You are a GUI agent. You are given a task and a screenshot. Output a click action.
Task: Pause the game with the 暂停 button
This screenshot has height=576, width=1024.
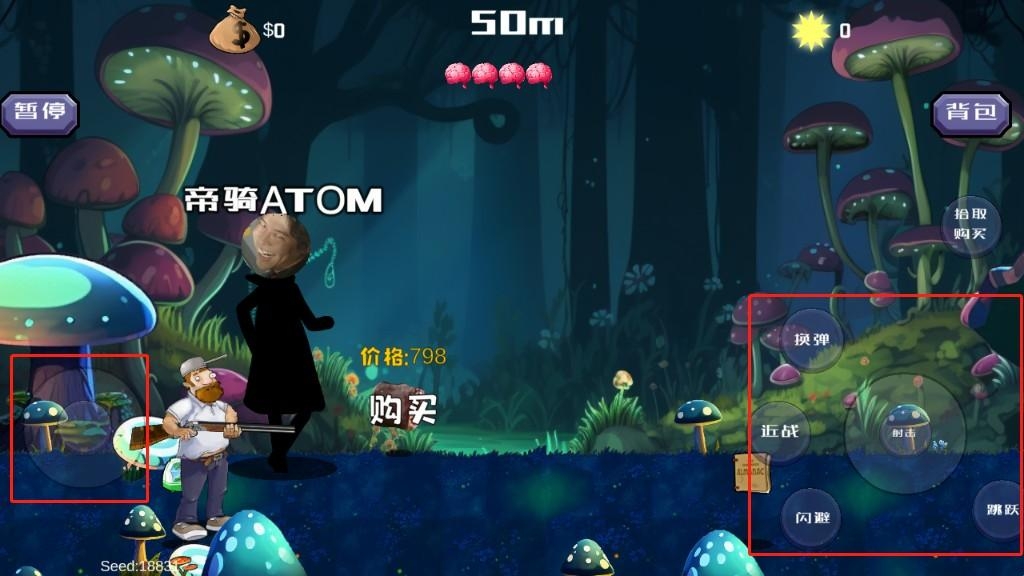[x=40, y=111]
